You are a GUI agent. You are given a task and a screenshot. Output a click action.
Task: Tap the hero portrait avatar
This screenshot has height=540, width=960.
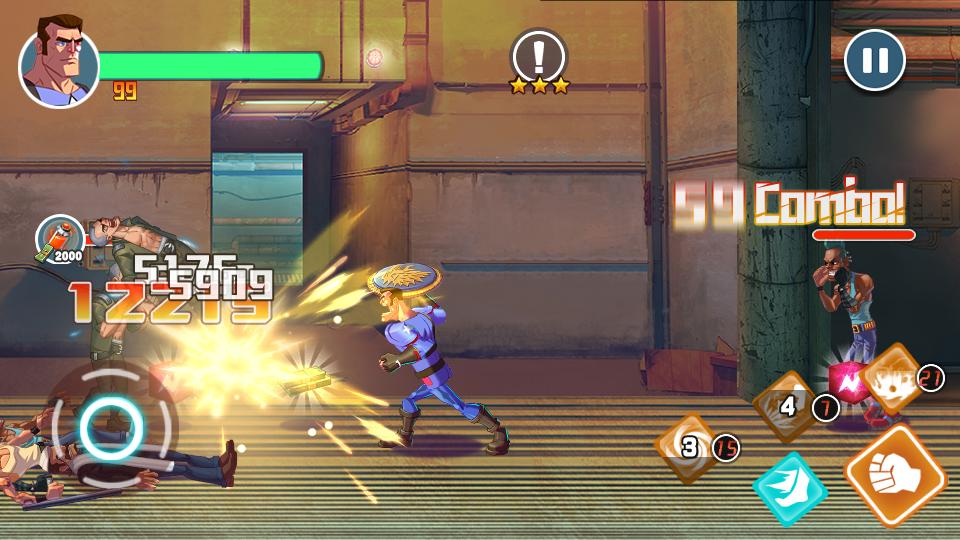click(59, 68)
